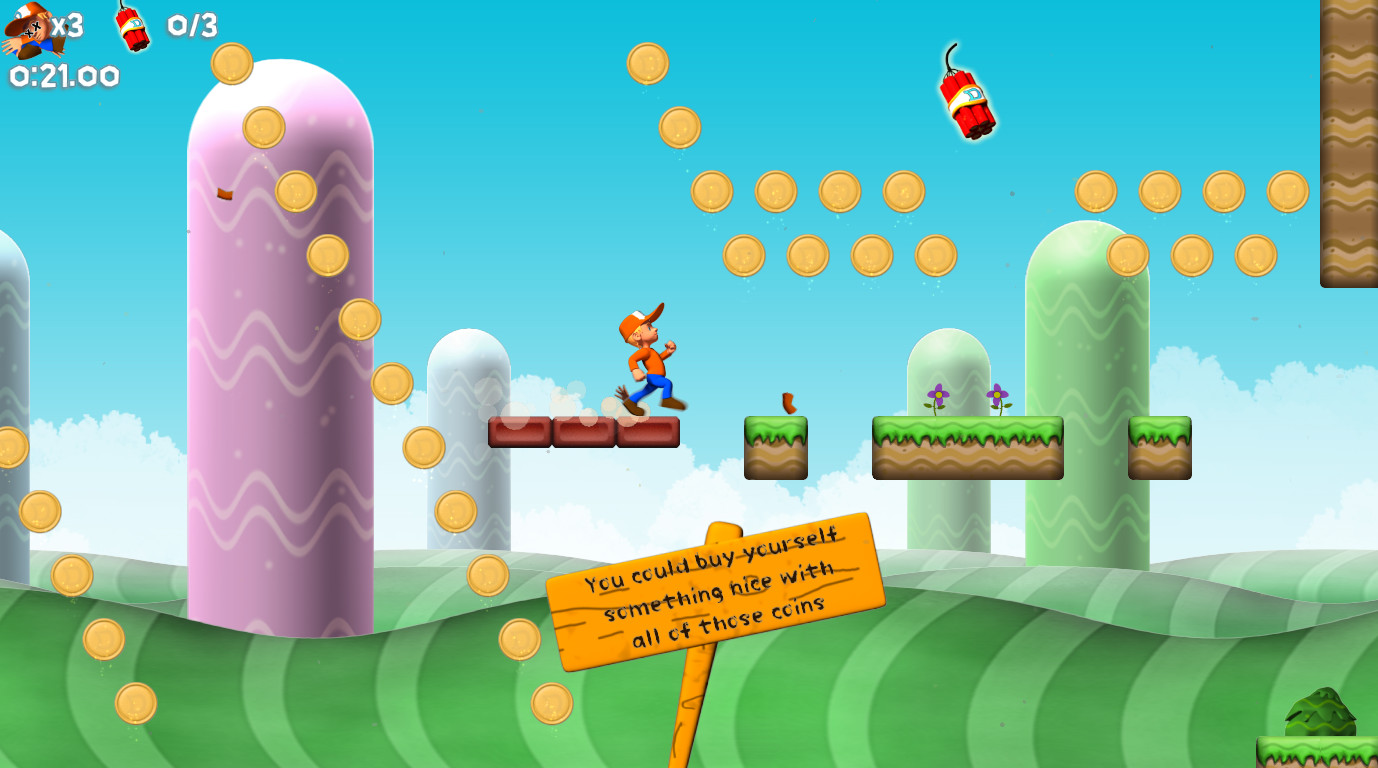This screenshot has height=768, width=1378.
Task: Click the brown dirt wall at top right
Action: pyautogui.click(x=1350, y=140)
